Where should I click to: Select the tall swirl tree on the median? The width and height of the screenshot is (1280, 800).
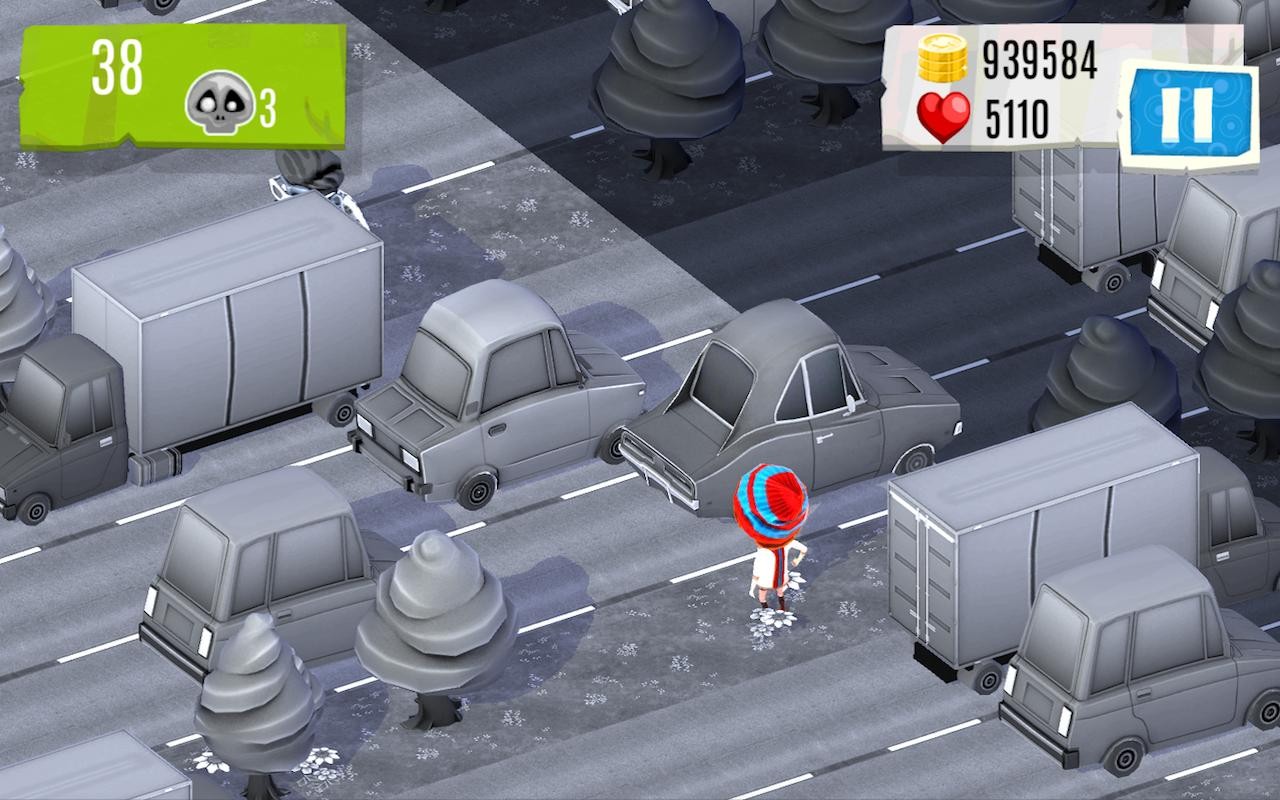click(430, 610)
